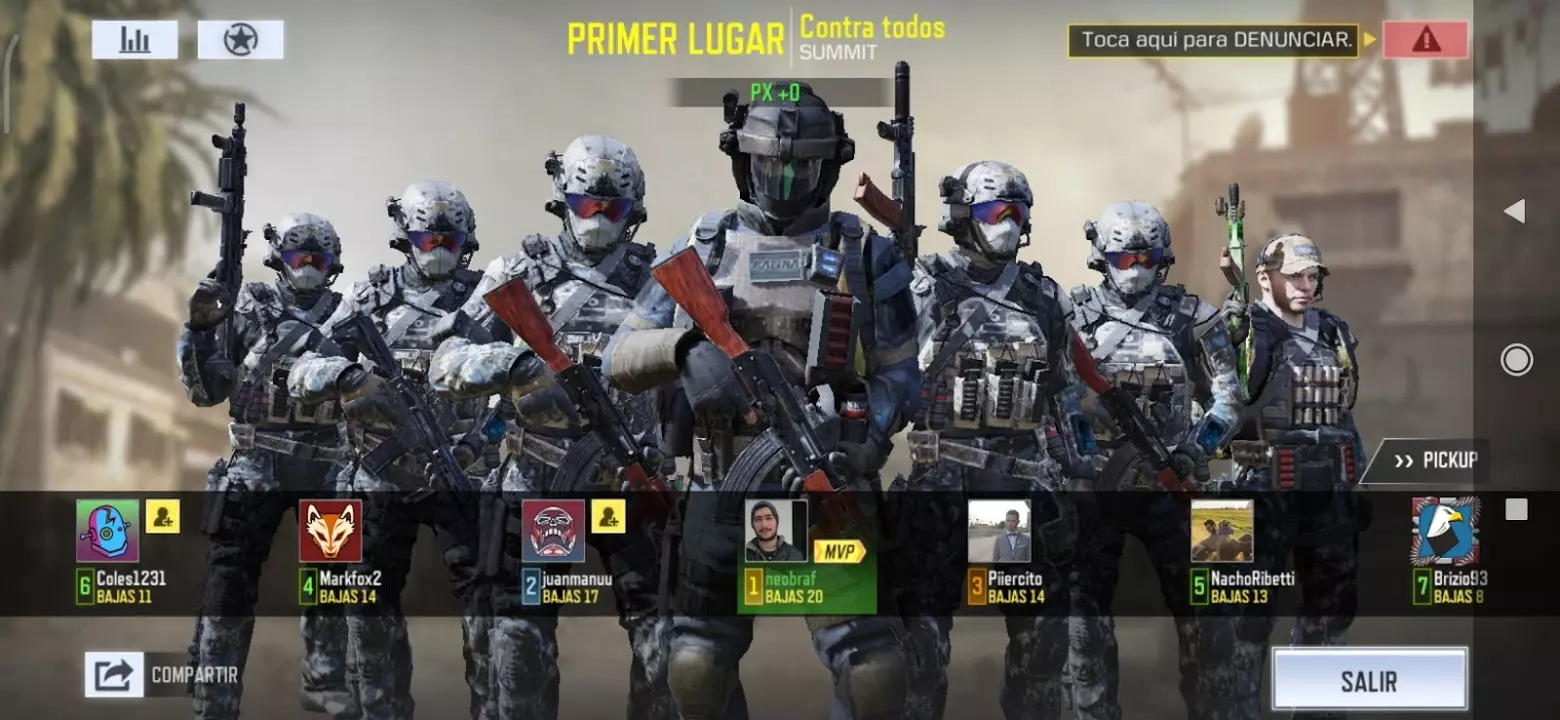
Task: Select juanmanuu's skull mask avatar
Action: (553, 531)
